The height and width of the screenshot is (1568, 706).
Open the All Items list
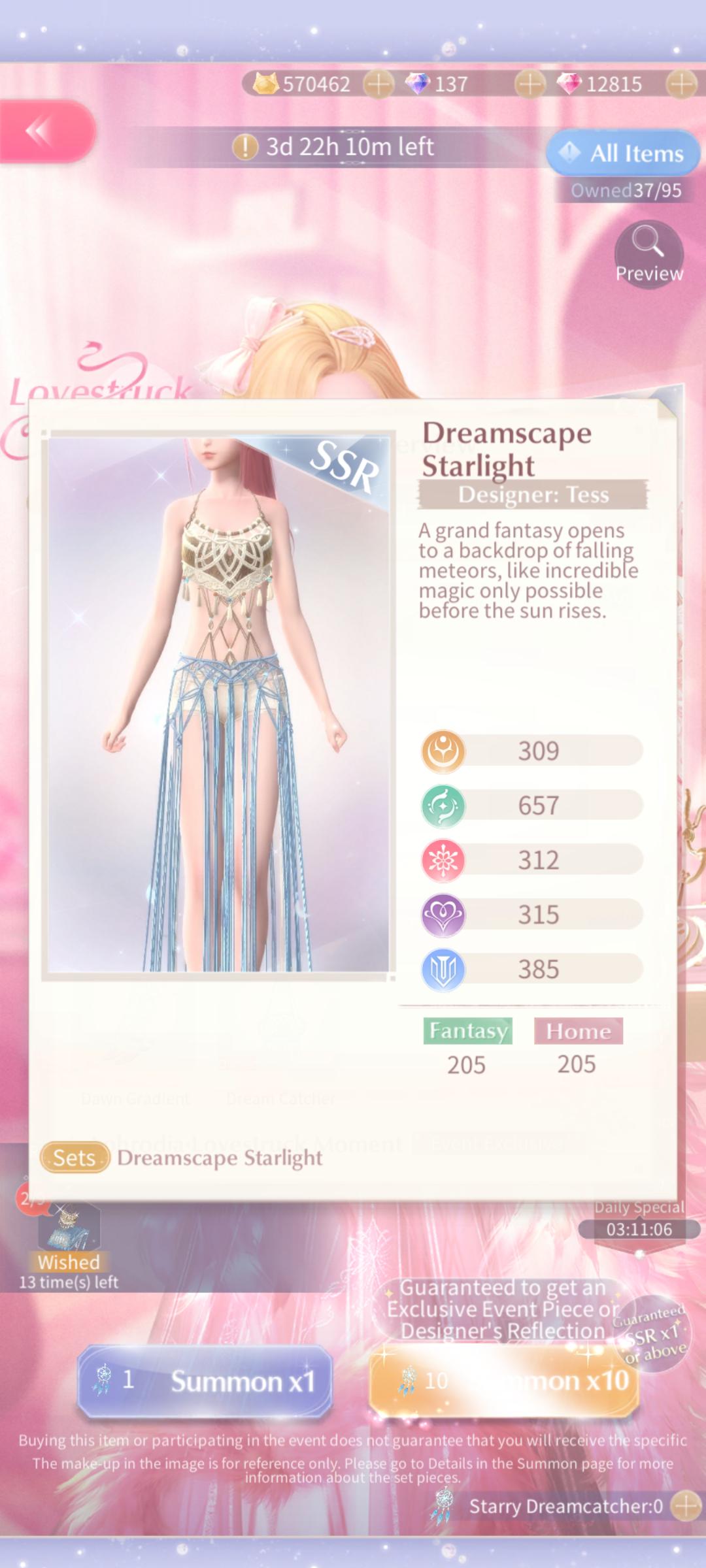tap(622, 154)
